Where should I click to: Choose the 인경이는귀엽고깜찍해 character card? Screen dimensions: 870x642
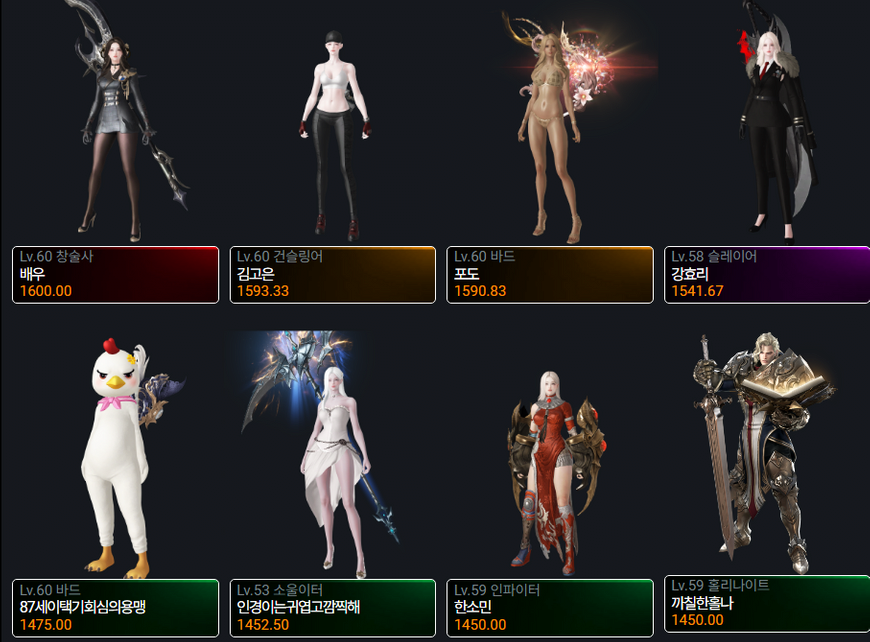pyautogui.click(x=333, y=607)
